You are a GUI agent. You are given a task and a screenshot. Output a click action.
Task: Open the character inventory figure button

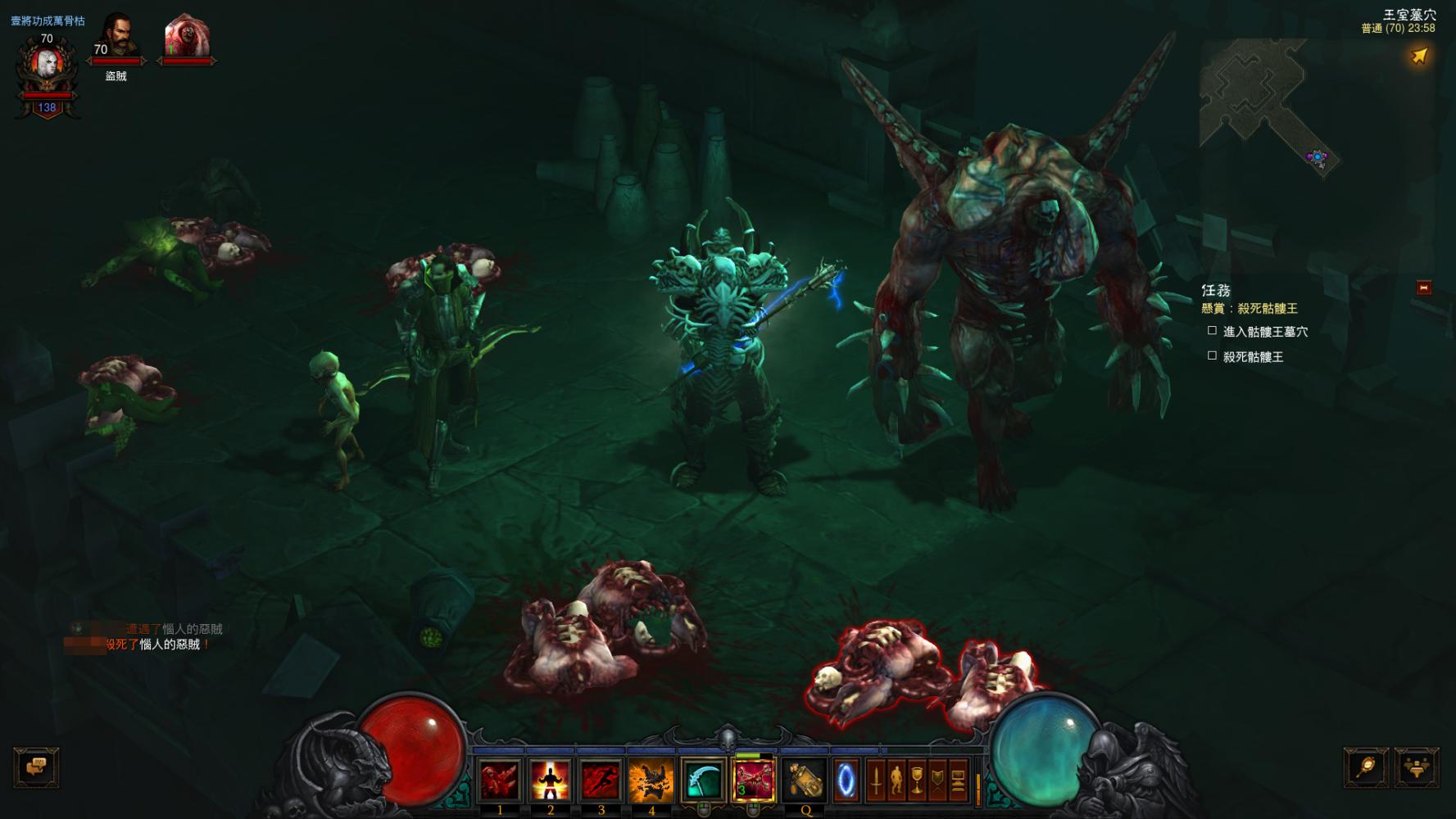[896, 781]
